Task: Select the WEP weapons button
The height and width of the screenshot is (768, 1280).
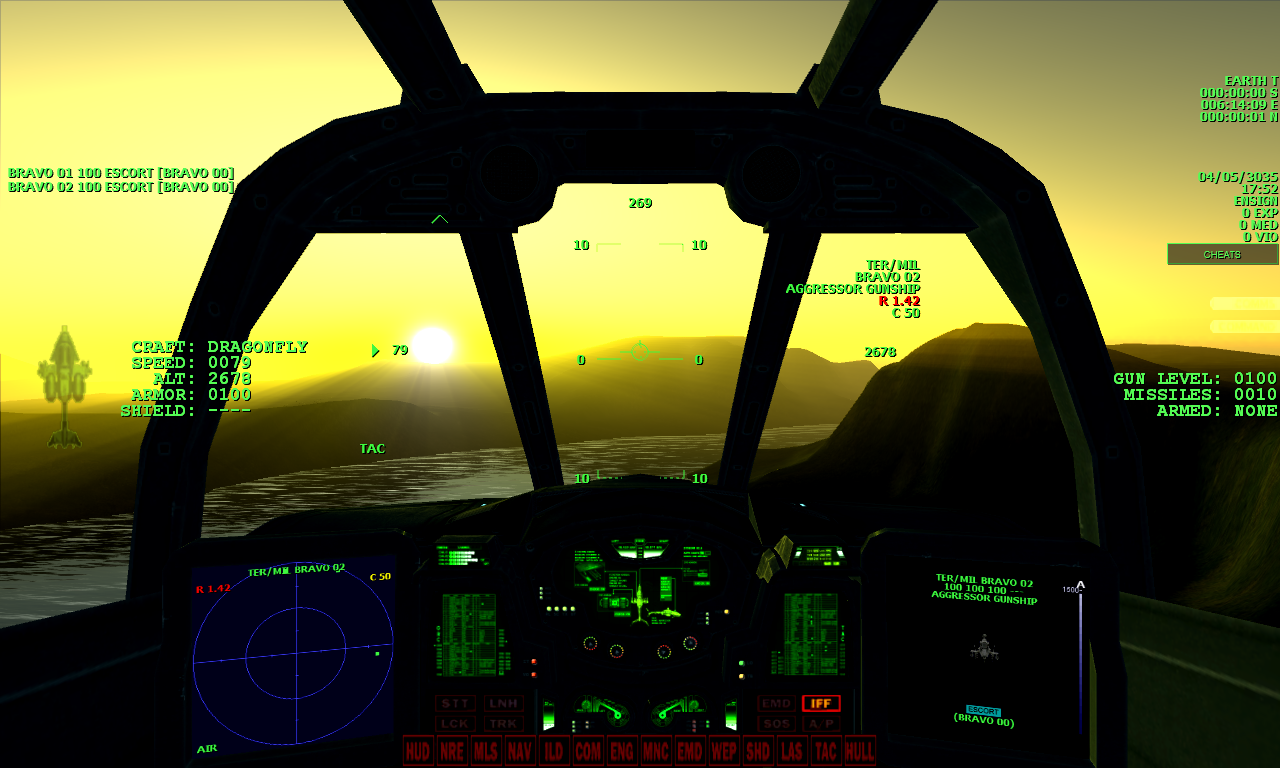Action: pos(723,751)
